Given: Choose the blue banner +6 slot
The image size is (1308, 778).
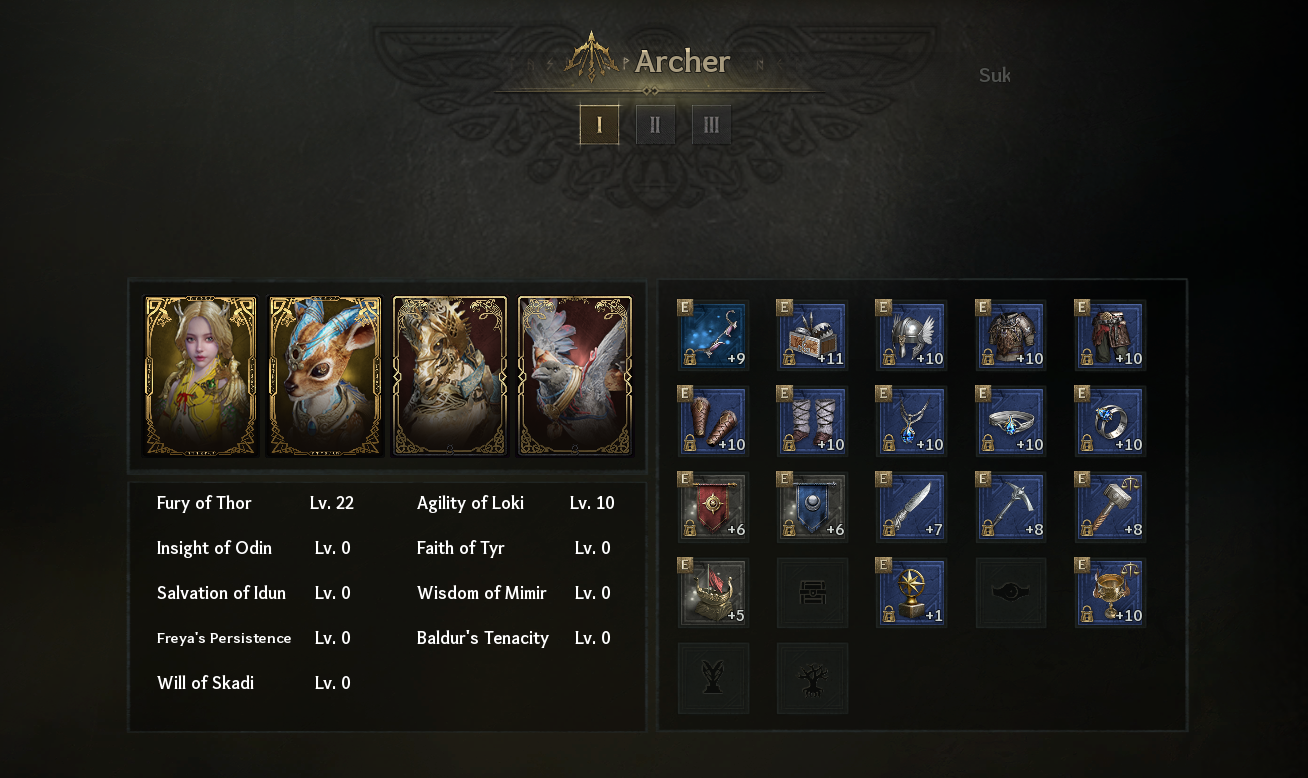Looking at the screenshot, I should (813, 508).
